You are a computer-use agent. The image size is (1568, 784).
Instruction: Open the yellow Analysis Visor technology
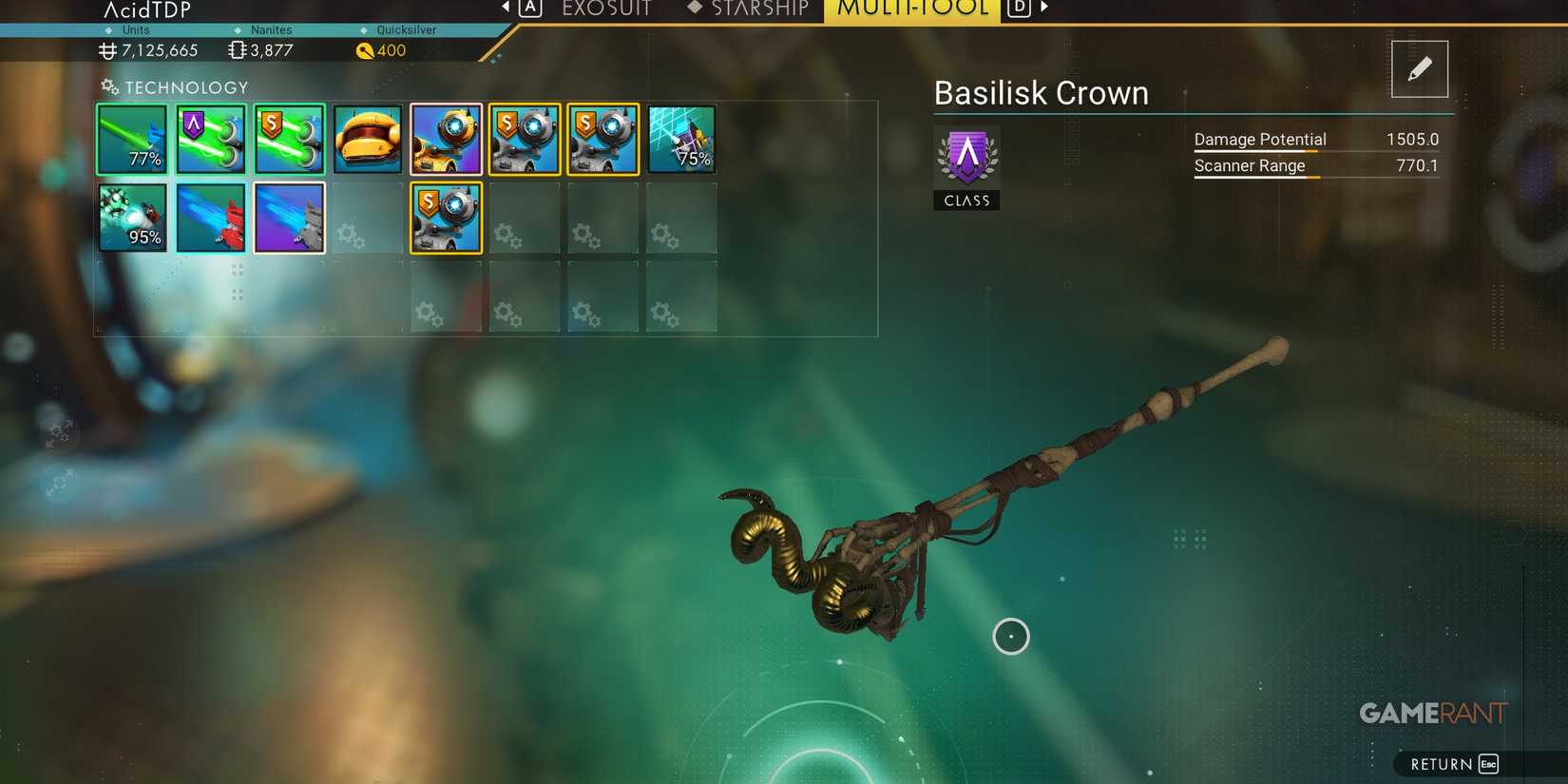pyautogui.click(x=368, y=139)
